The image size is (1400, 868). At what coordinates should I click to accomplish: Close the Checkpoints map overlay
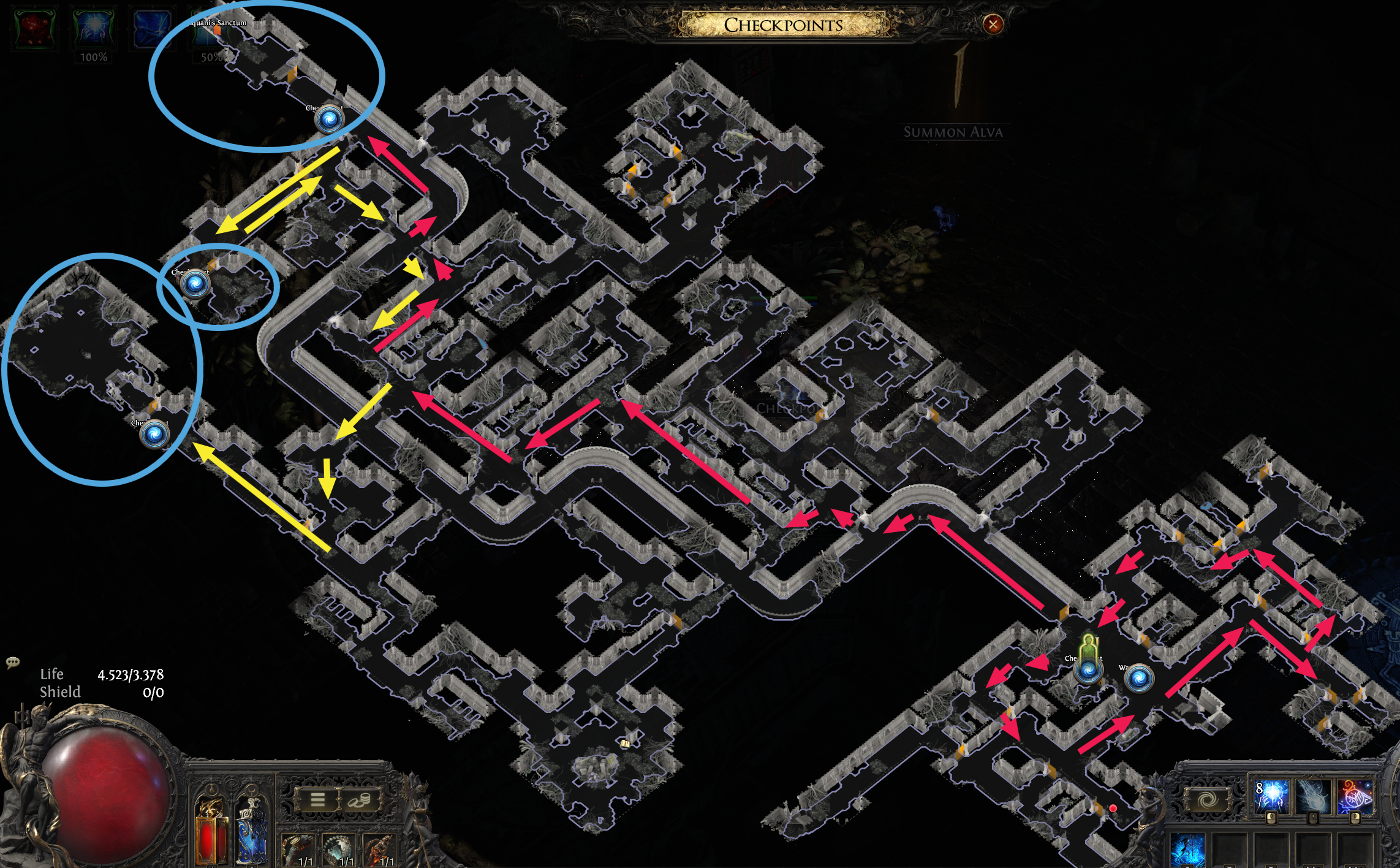(x=993, y=25)
